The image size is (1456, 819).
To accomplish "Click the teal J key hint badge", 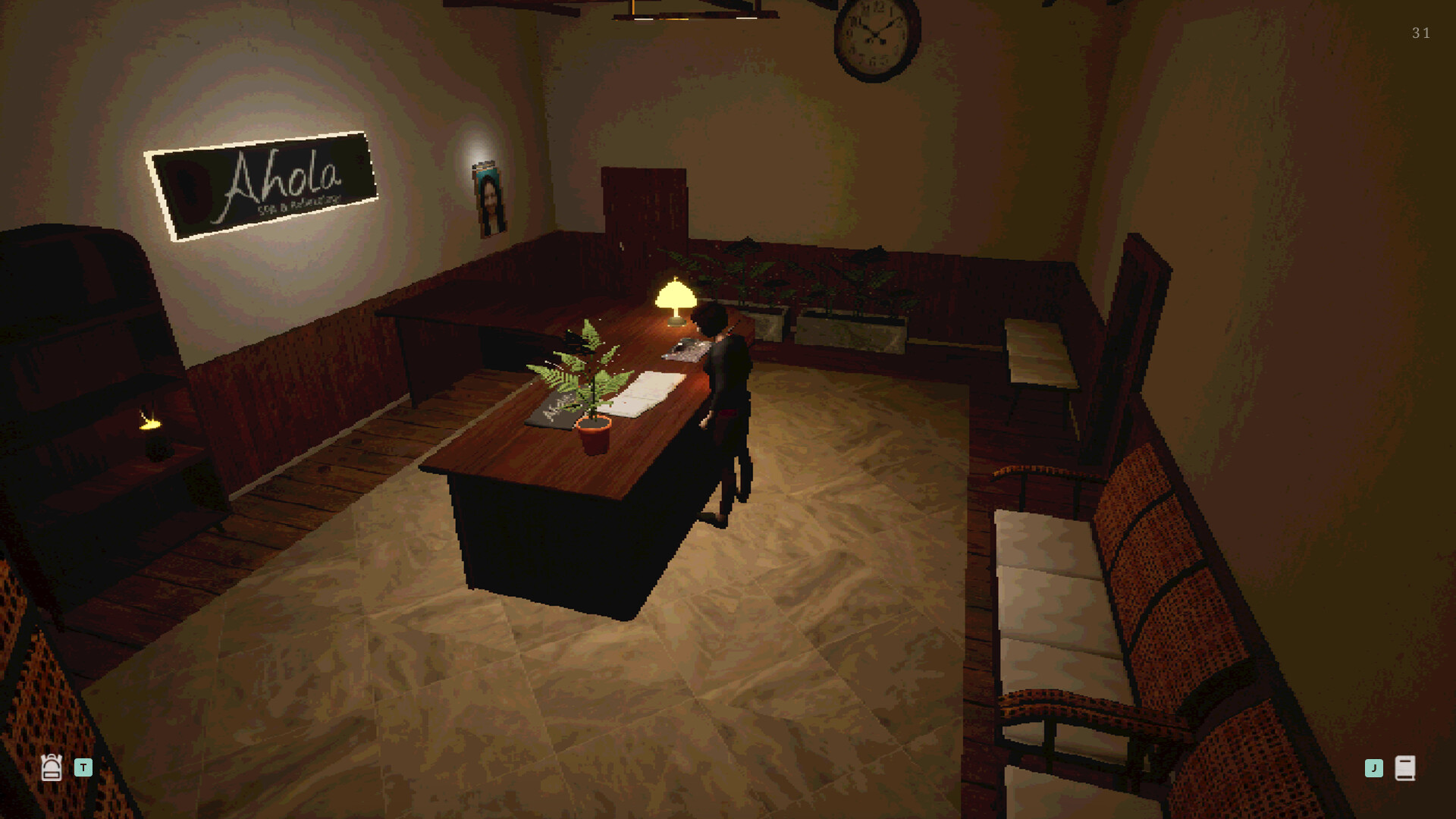I will point(1373,767).
